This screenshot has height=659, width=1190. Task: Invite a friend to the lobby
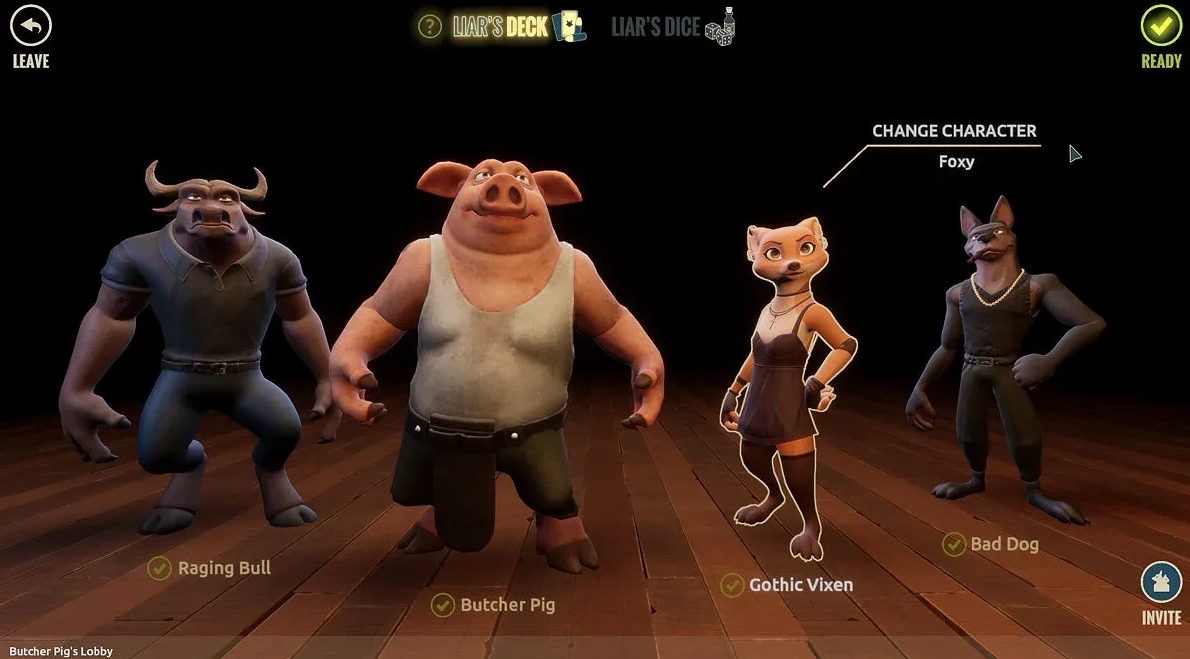tap(1160, 582)
